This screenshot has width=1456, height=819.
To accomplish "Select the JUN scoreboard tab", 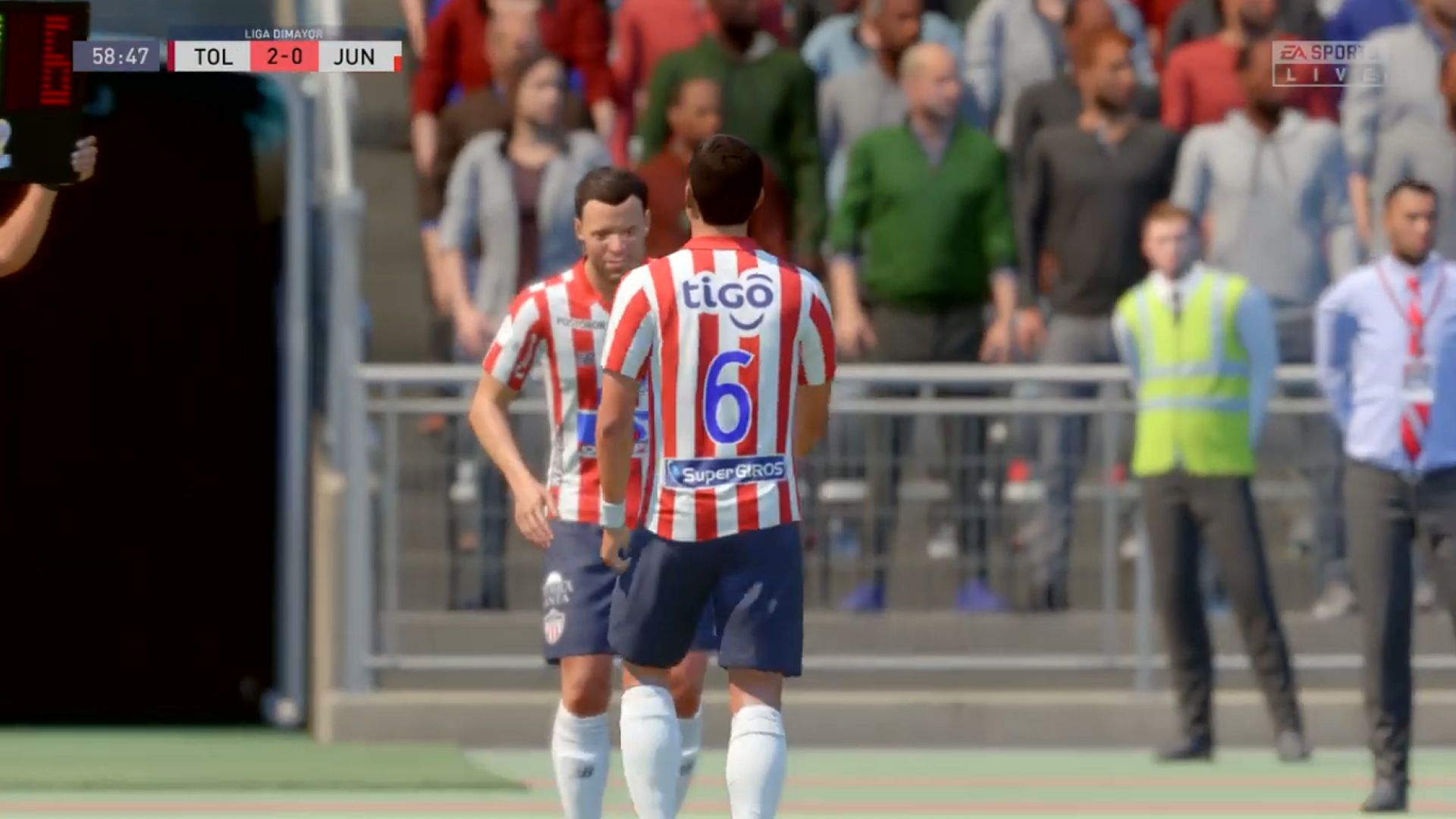I will click(355, 57).
